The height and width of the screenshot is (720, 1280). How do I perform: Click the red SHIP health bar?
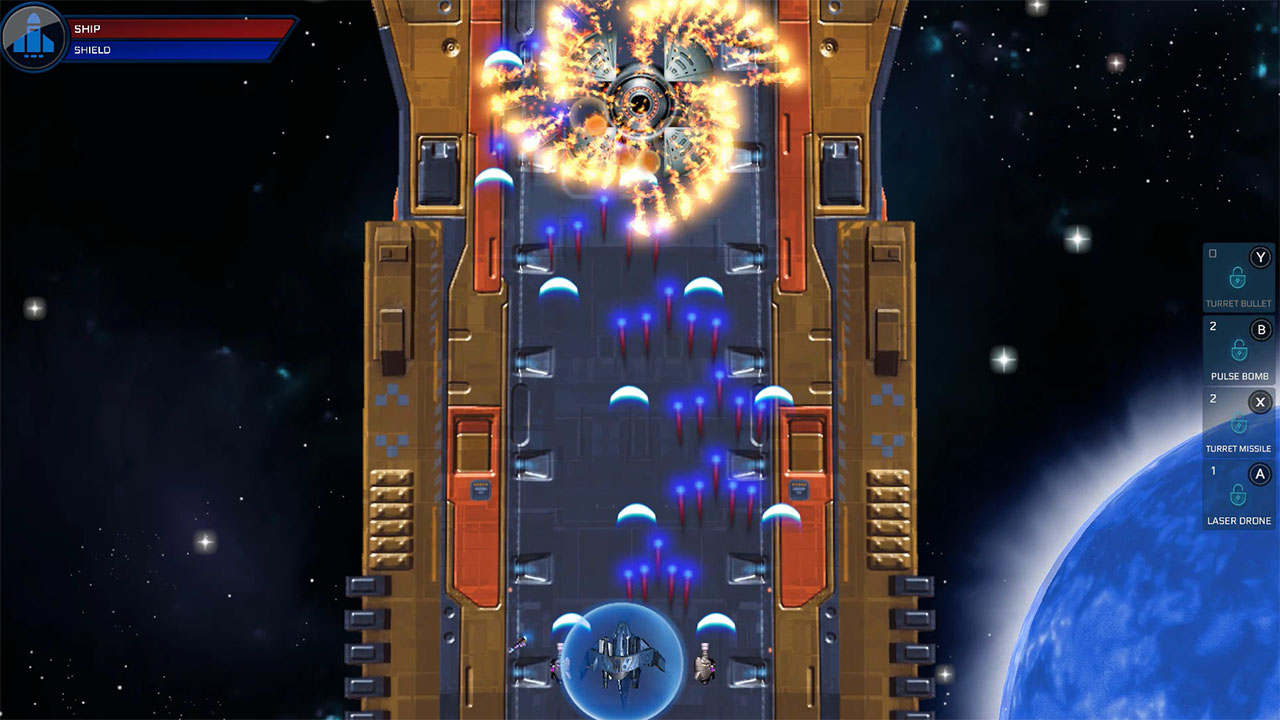click(x=180, y=27)
